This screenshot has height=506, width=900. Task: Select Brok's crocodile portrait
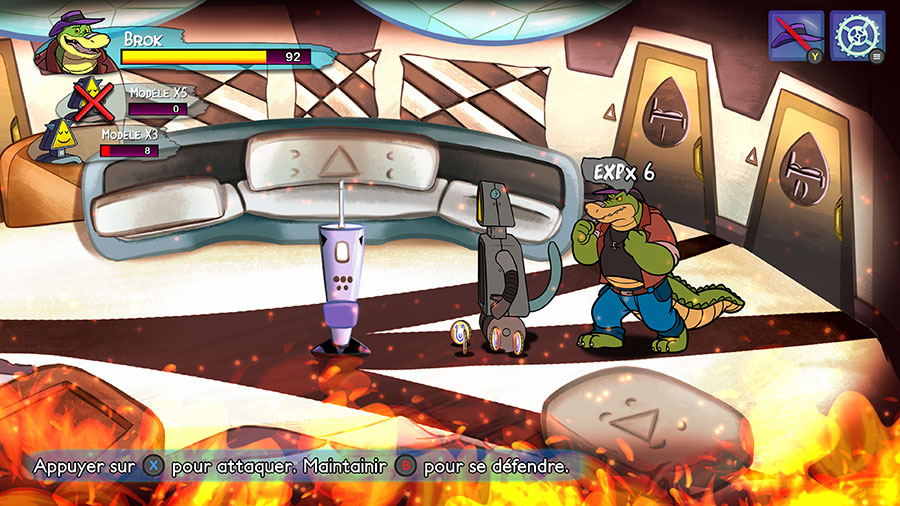click(x=73, y=44)
